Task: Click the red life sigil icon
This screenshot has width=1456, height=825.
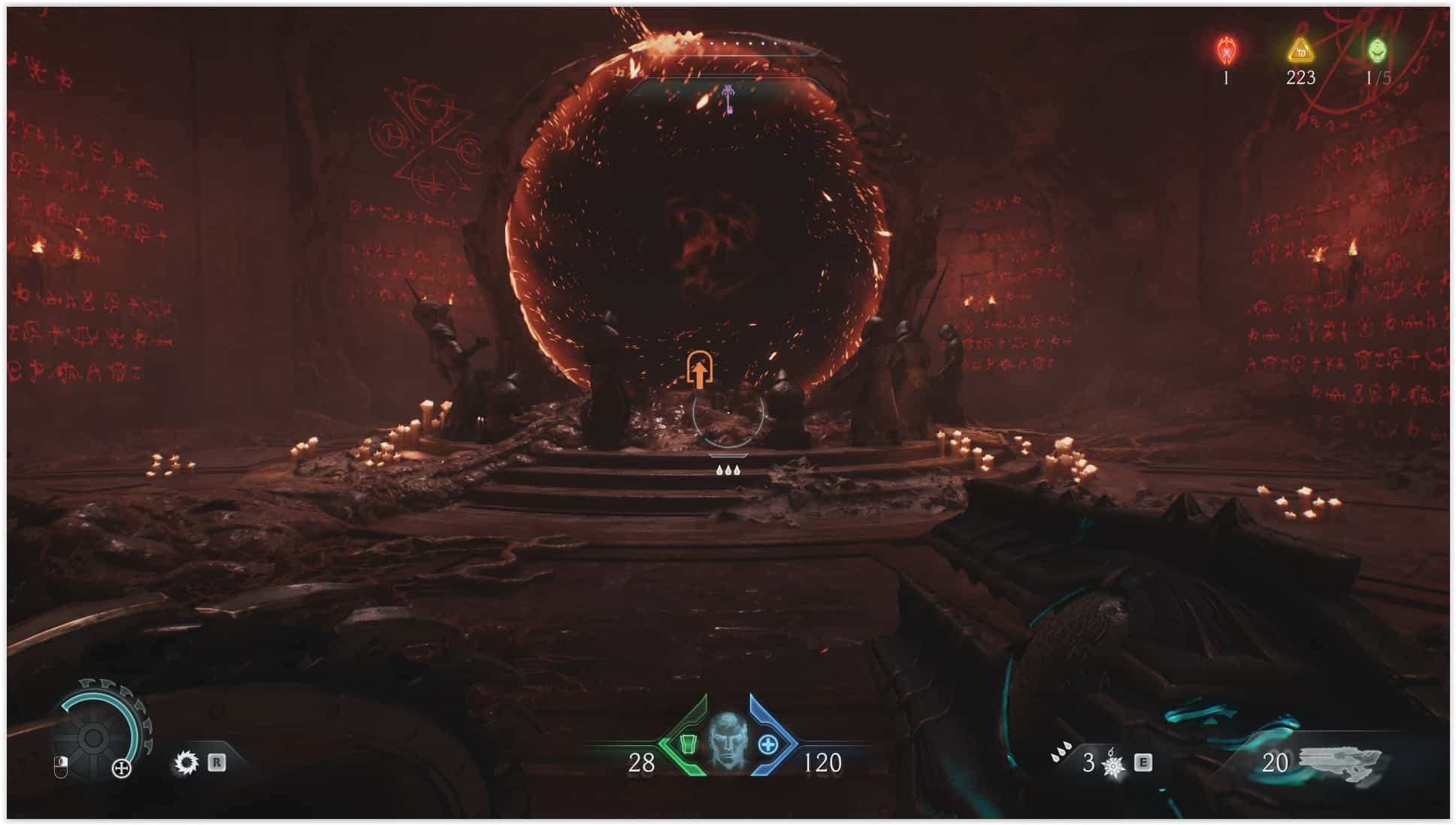Action: click(x=1226, y=51)
